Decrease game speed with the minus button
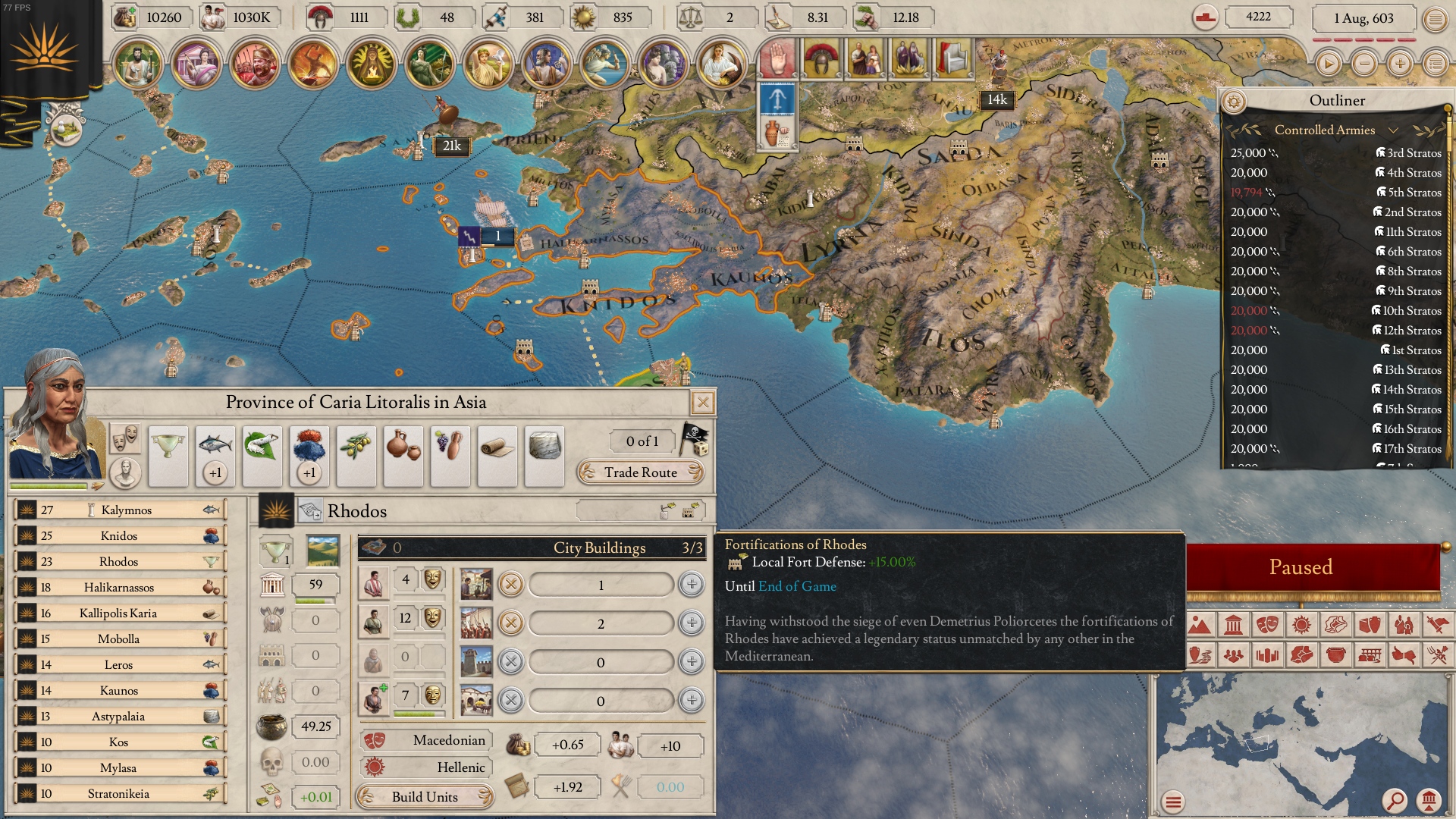Screen dimensions: 1456x819 [x=1364, y=64]
